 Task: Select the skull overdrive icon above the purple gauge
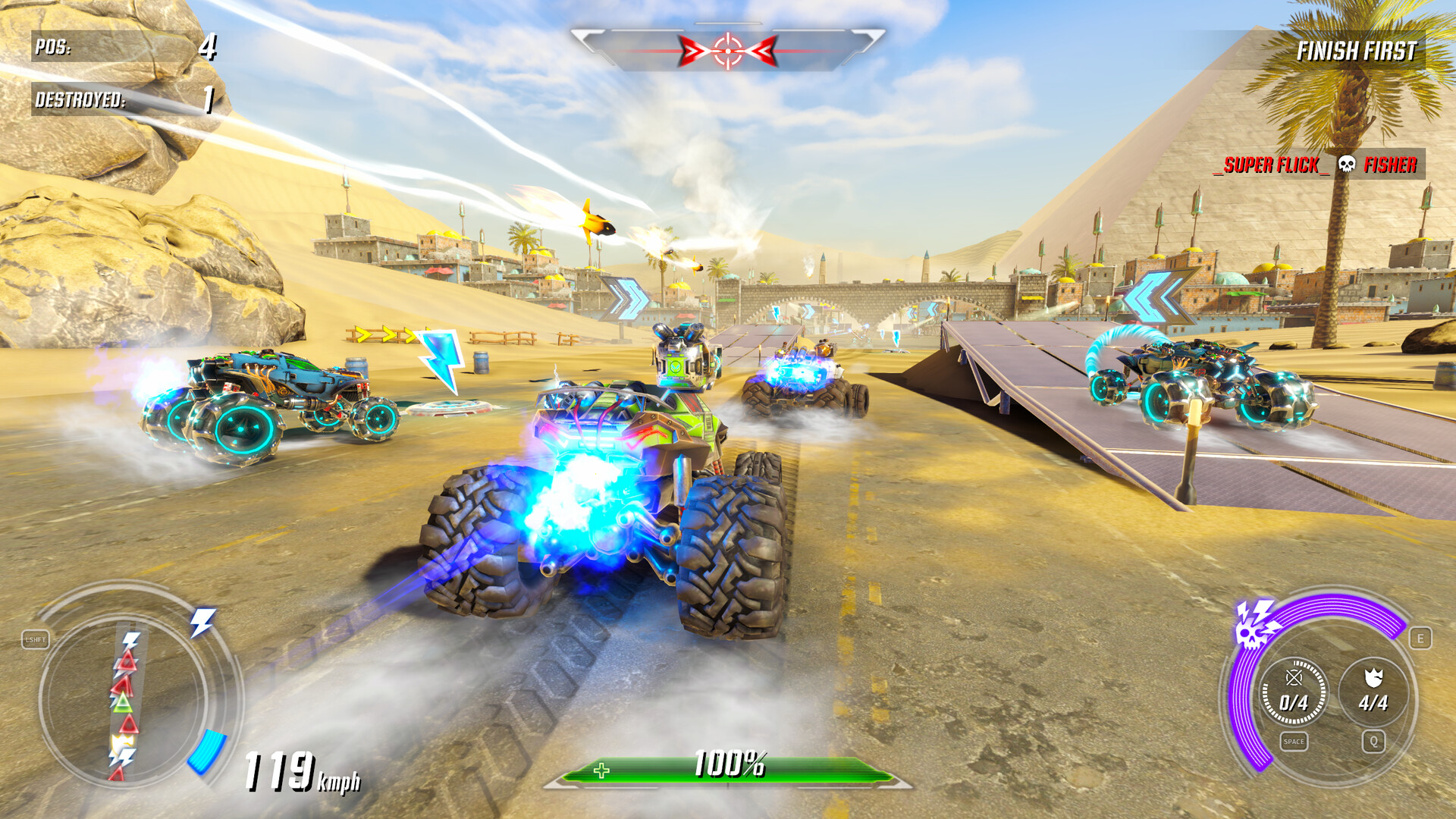tap(1252, 634)
